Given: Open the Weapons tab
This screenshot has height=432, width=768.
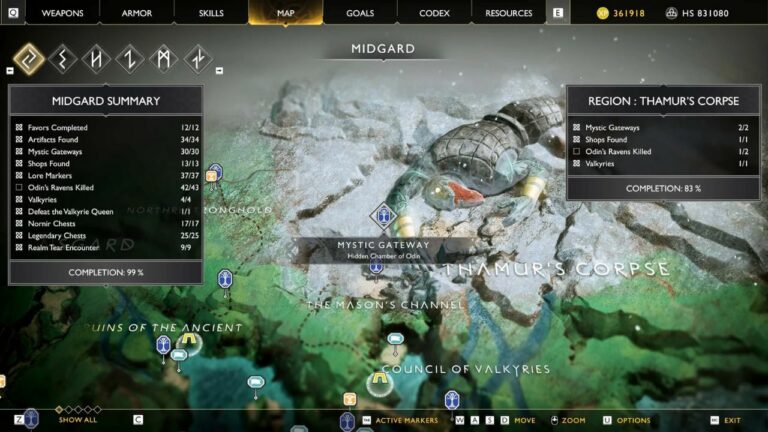Looking at the screenshot, I should pos(63,13).
